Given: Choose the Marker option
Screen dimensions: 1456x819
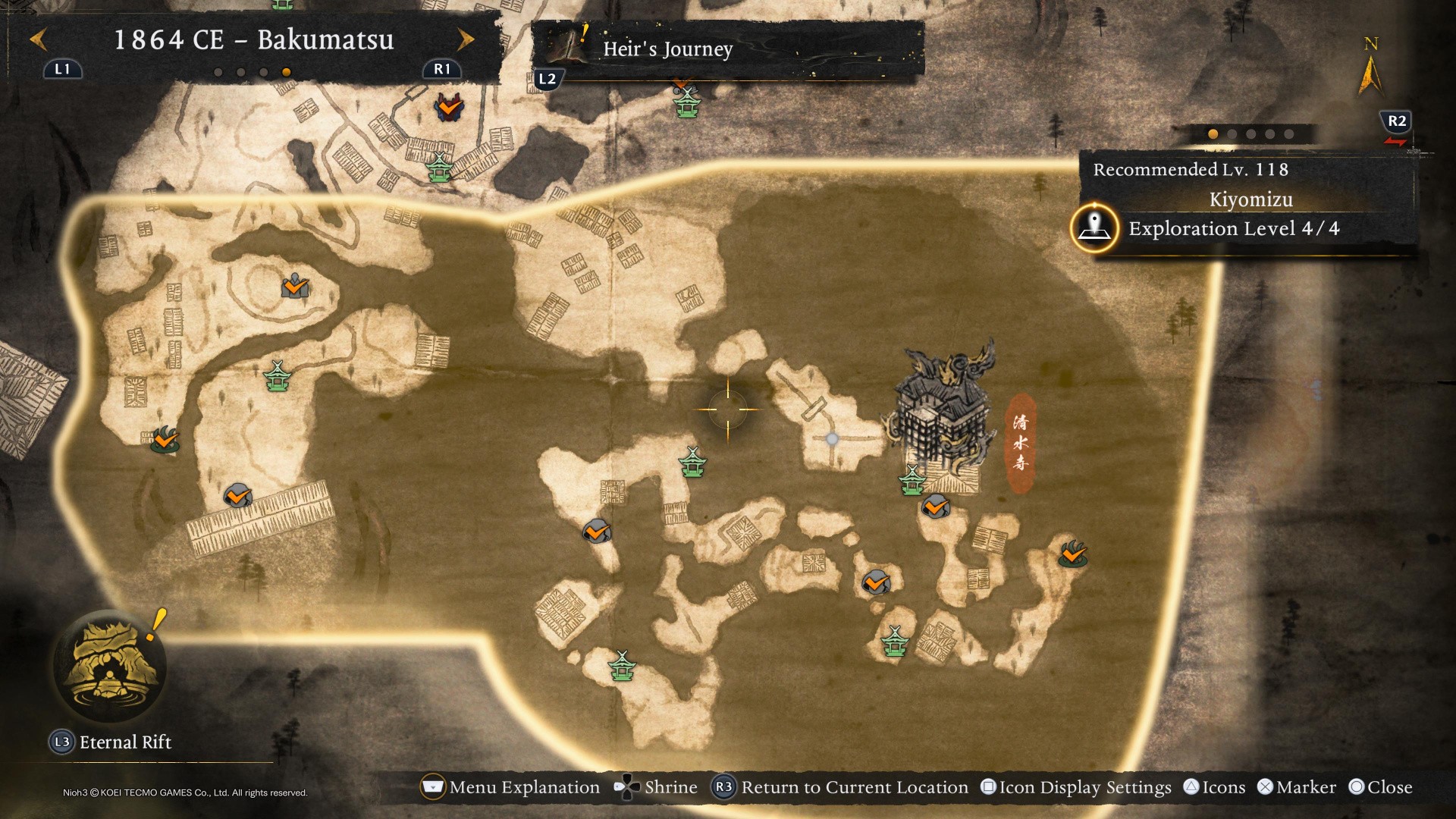Looking at the screenshot, I should coord(1297,787).
